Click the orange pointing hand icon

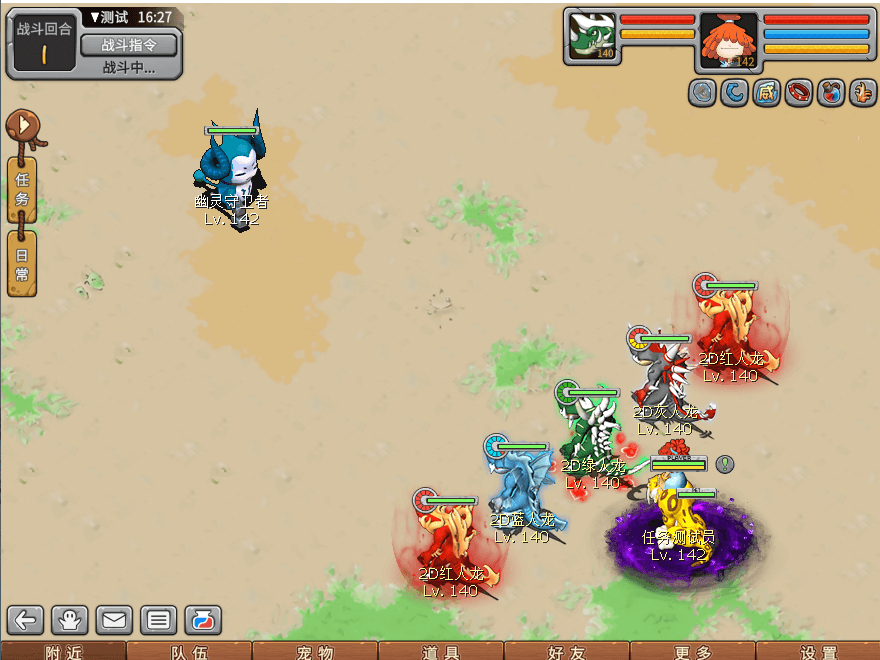pos(862,93)
